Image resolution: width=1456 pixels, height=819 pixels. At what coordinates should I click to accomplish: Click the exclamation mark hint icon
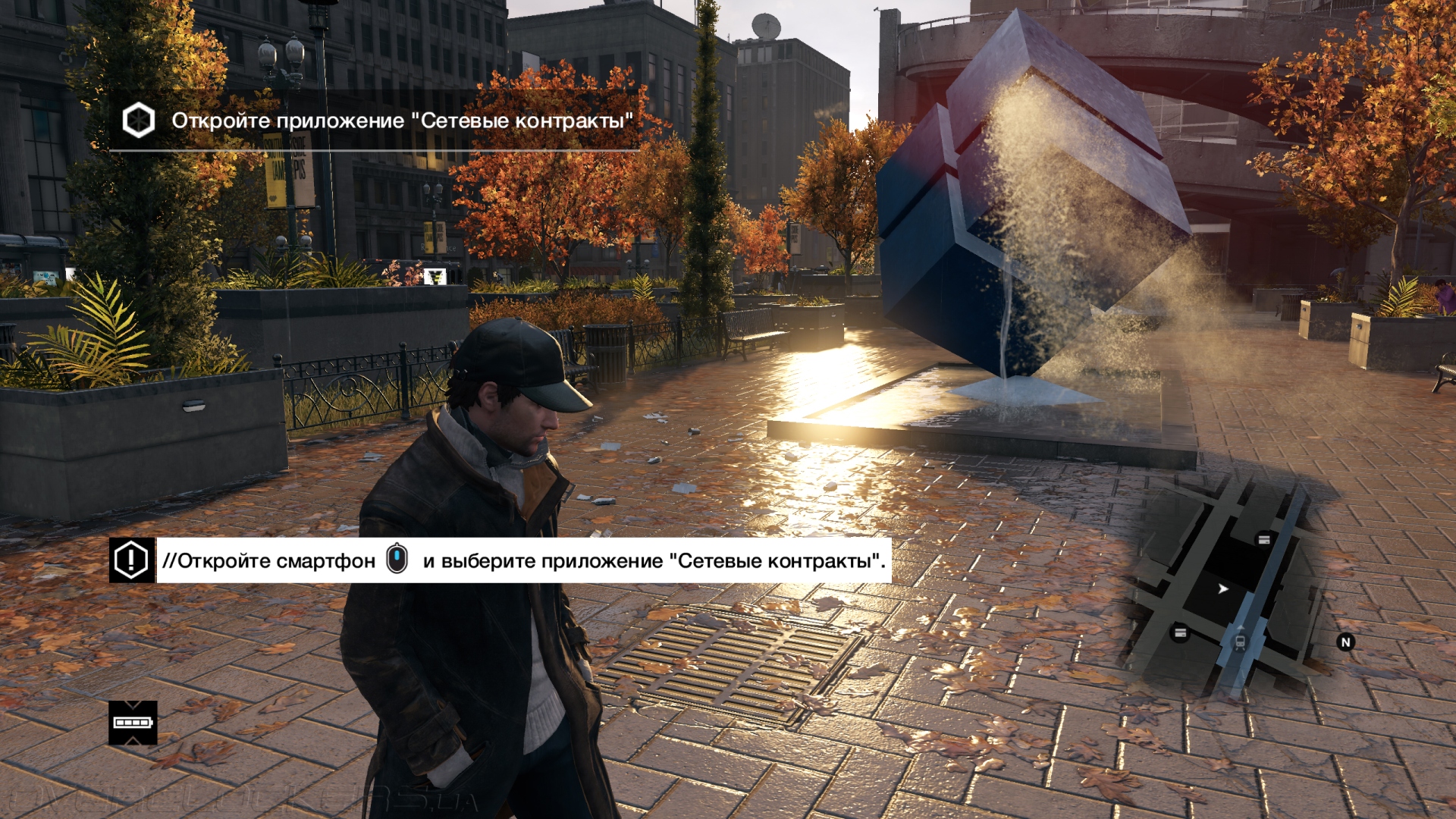(132, 561)
